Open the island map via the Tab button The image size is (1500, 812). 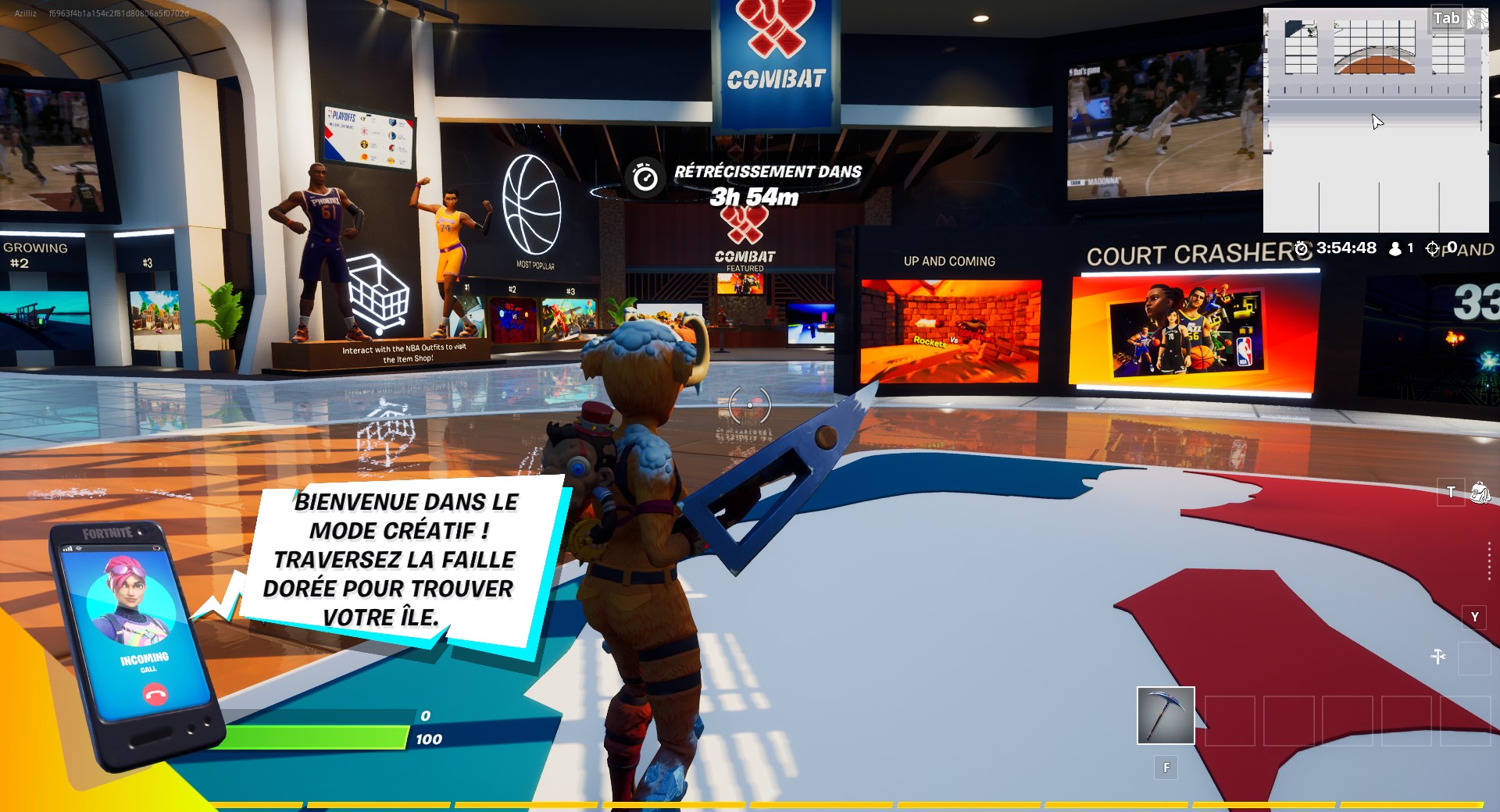click(x=1448, y=17)
